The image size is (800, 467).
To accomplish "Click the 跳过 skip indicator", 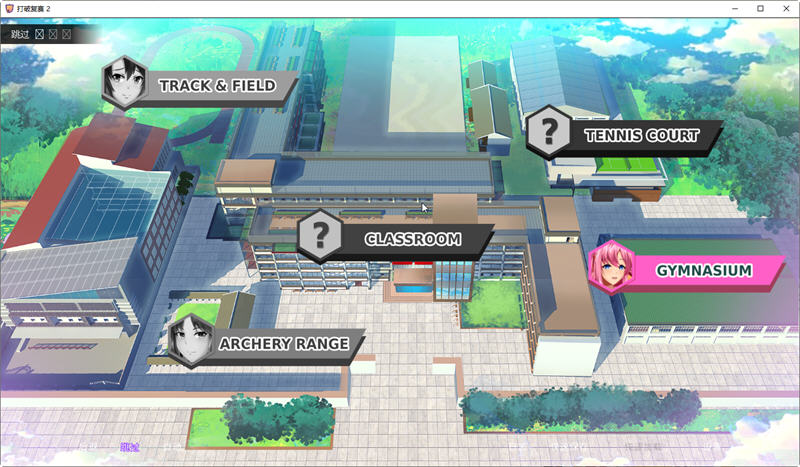I will (20, 34).
